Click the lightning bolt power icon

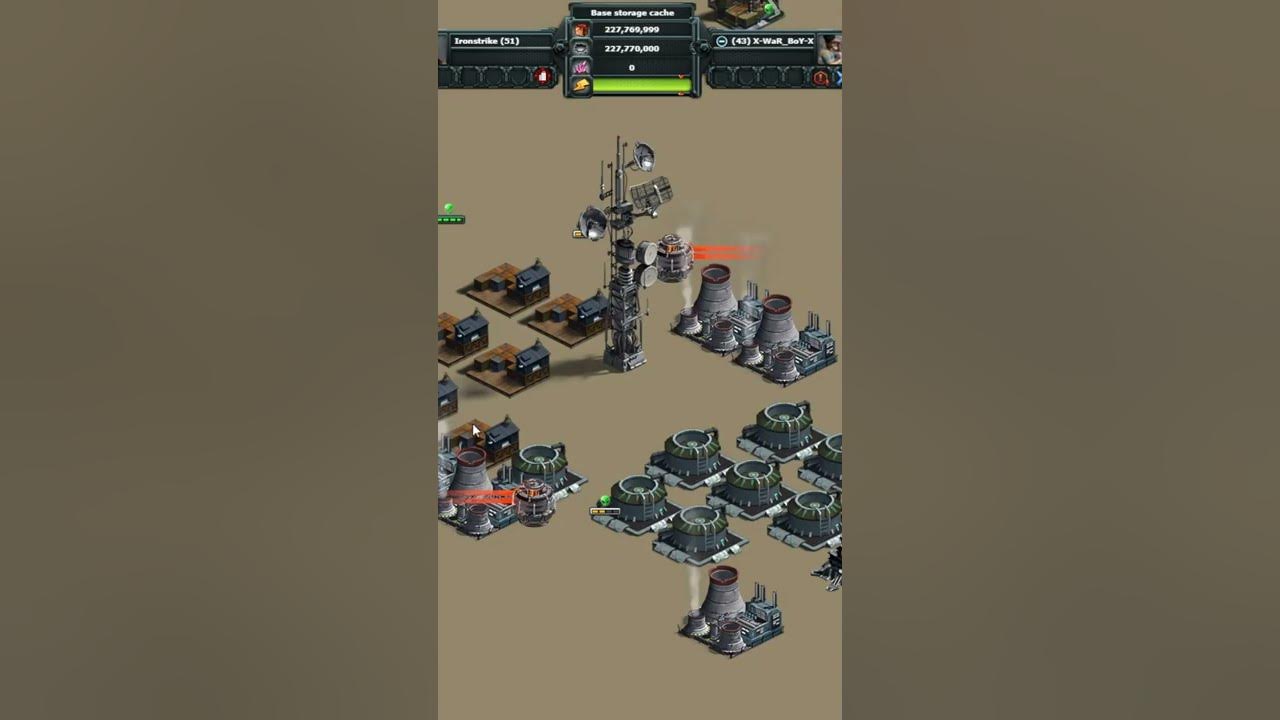pos(581,86)
